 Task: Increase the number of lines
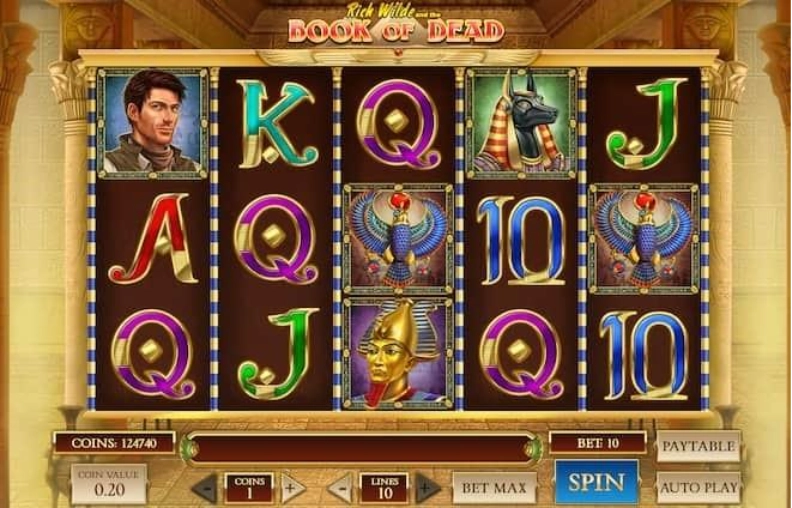click(x=427, y=489)
